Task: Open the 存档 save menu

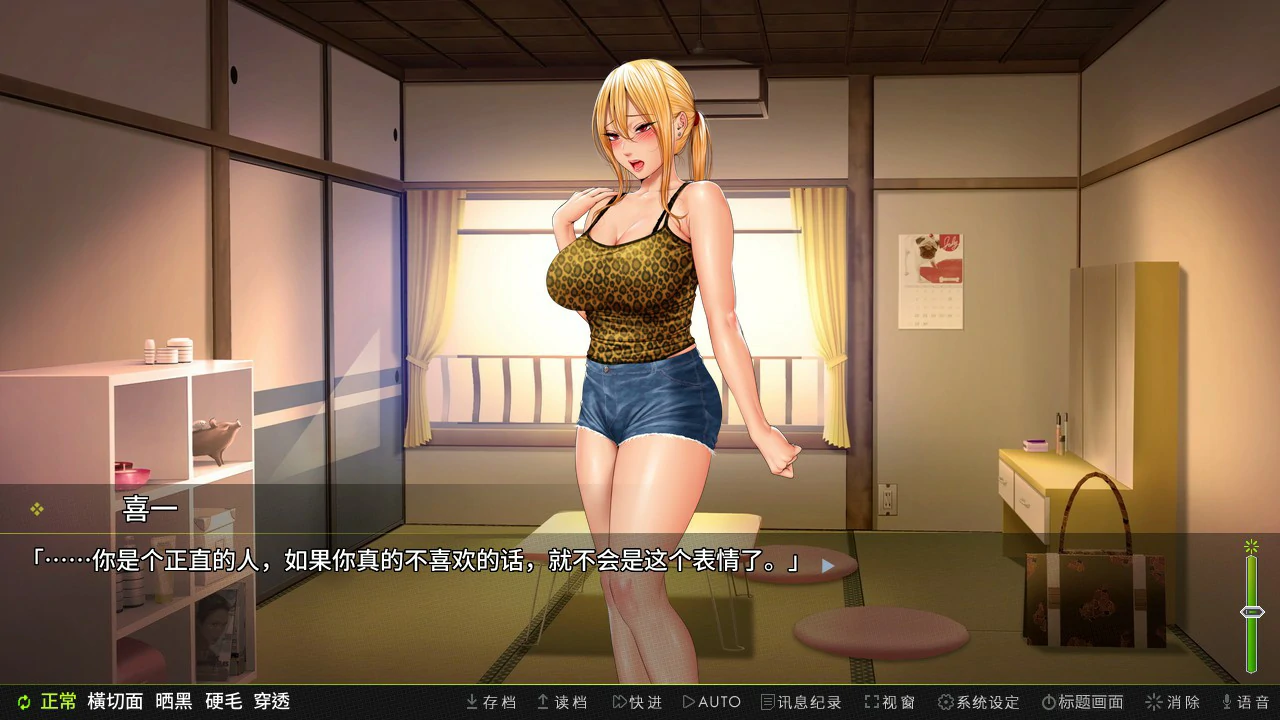Action: pyautogui.click(x=491, y=702)
